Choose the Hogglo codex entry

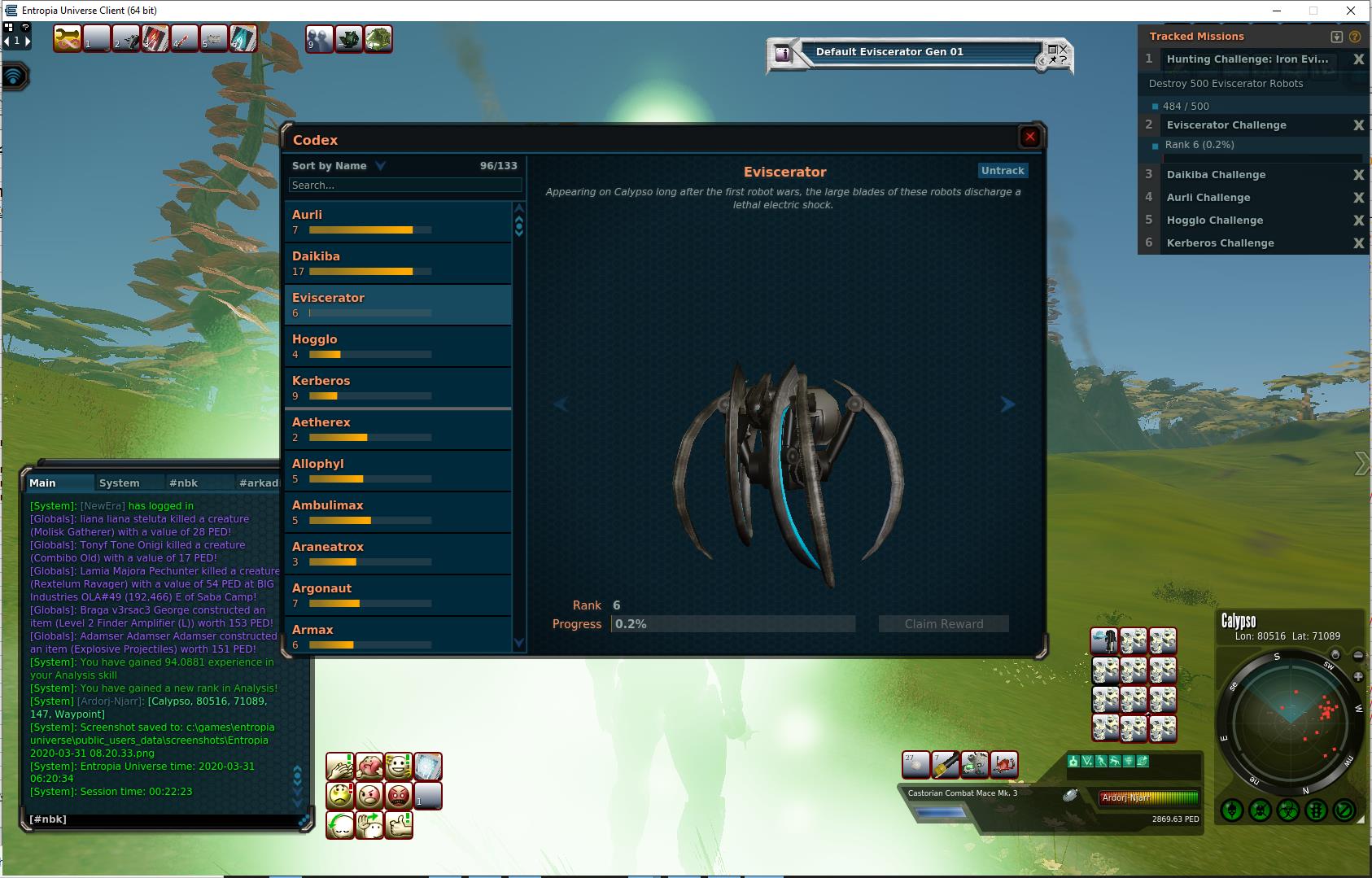point(398,346)
